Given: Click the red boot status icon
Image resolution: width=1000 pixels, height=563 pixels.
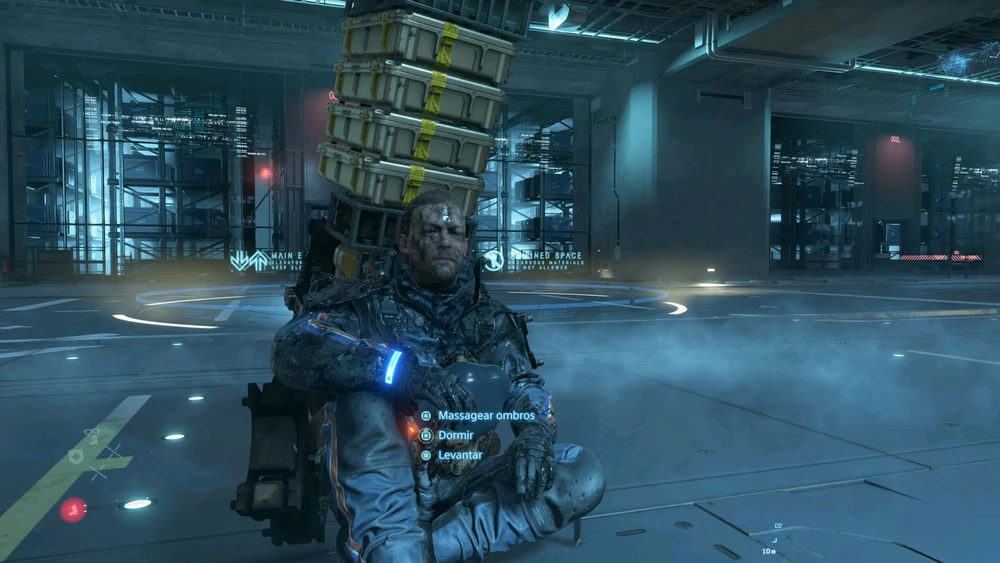Looking at the screenshot, I should [72, 510].
